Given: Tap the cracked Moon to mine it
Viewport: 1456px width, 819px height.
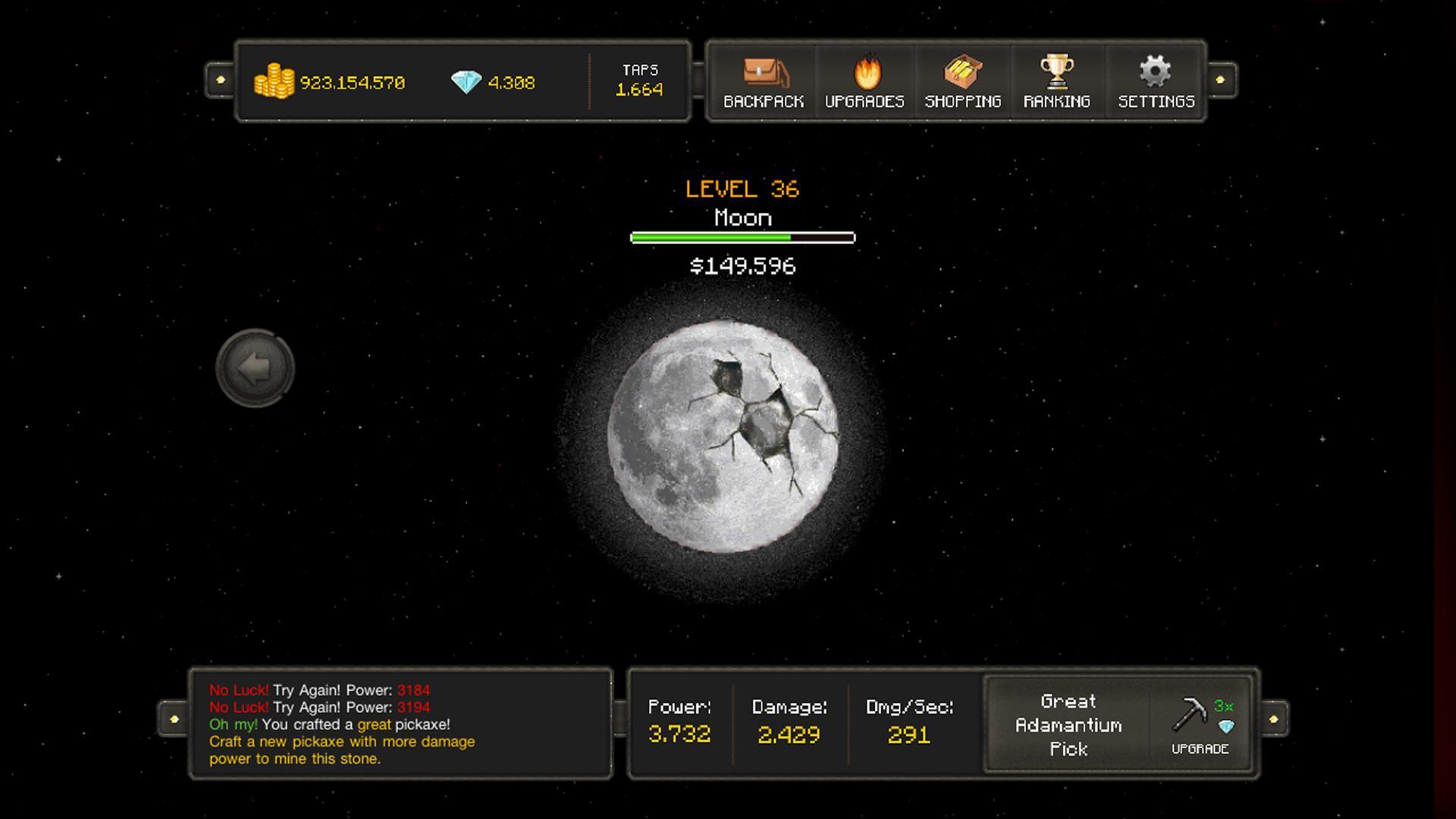Looking at the screenshot, I should coord(723,437).
